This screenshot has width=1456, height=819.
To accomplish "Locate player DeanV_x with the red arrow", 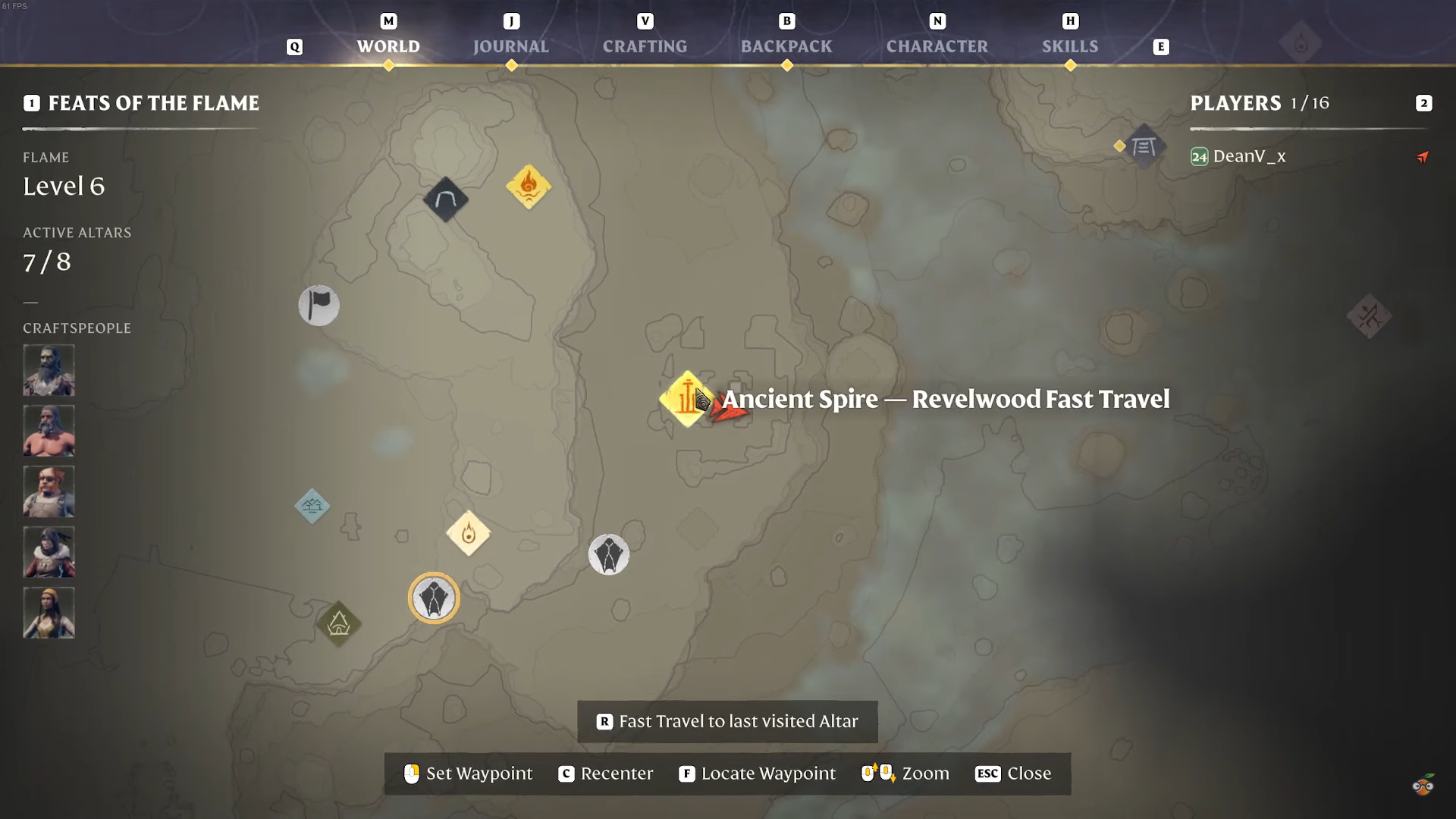I will point(1423,157).
